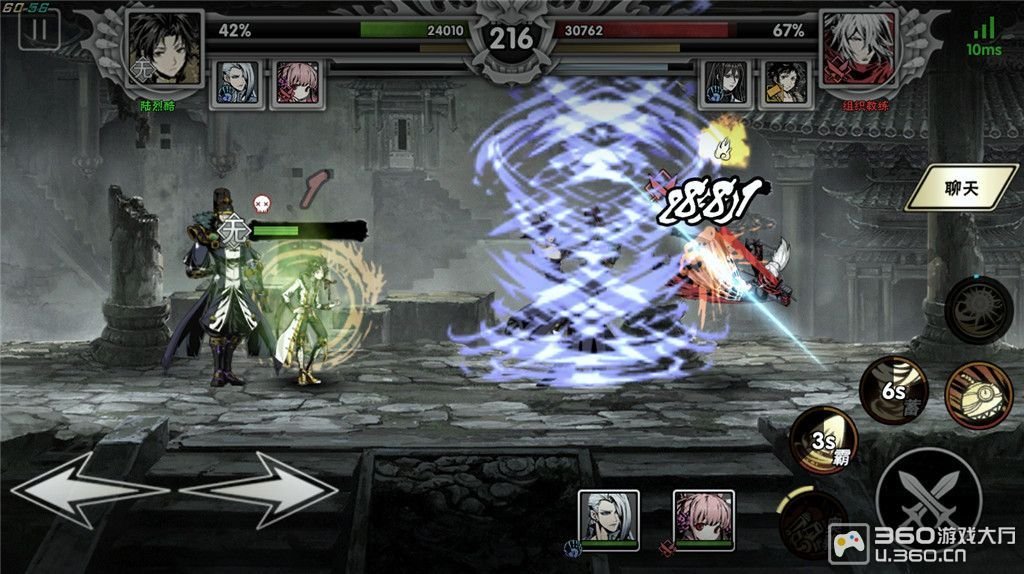Swap to the white-haired support character
This screenshot has width=1024, height=574.
click(x=609, y=519)
